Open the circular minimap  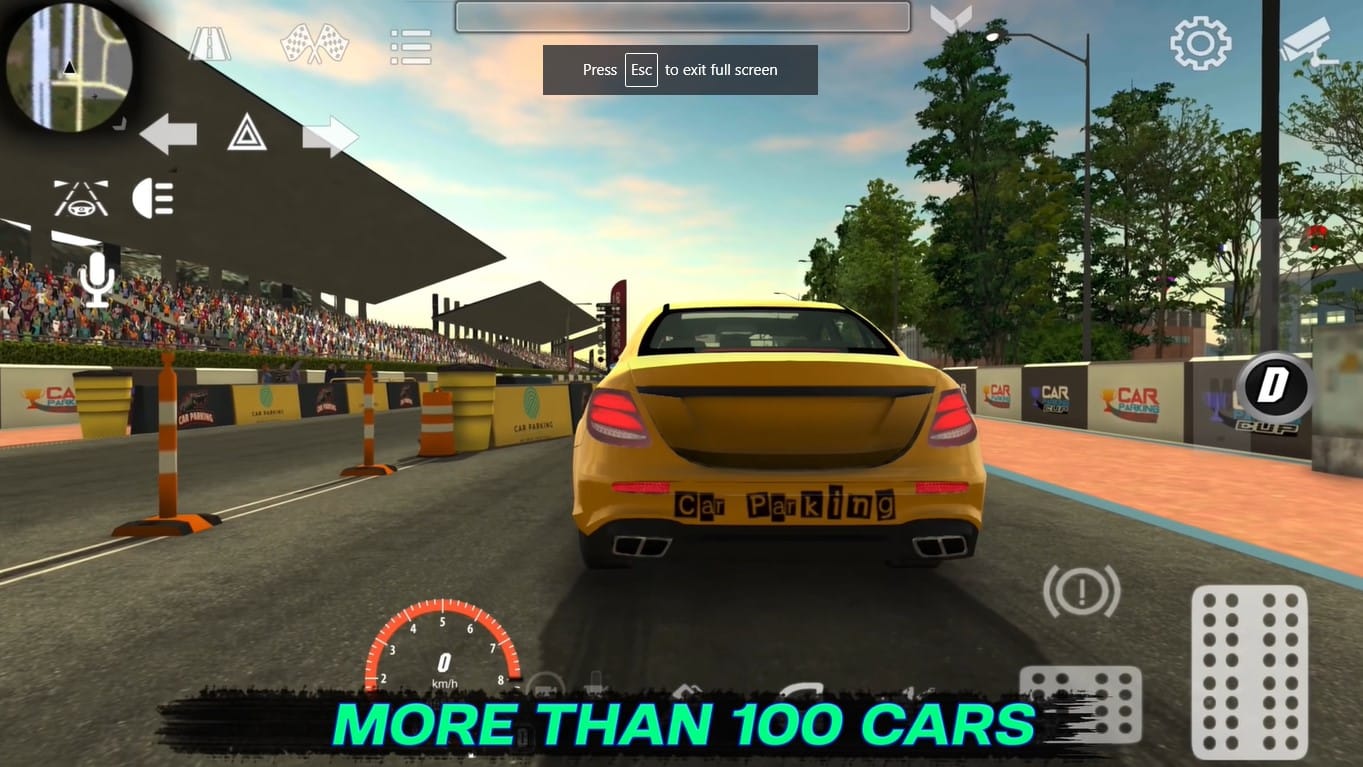click(x=68, y=67)
